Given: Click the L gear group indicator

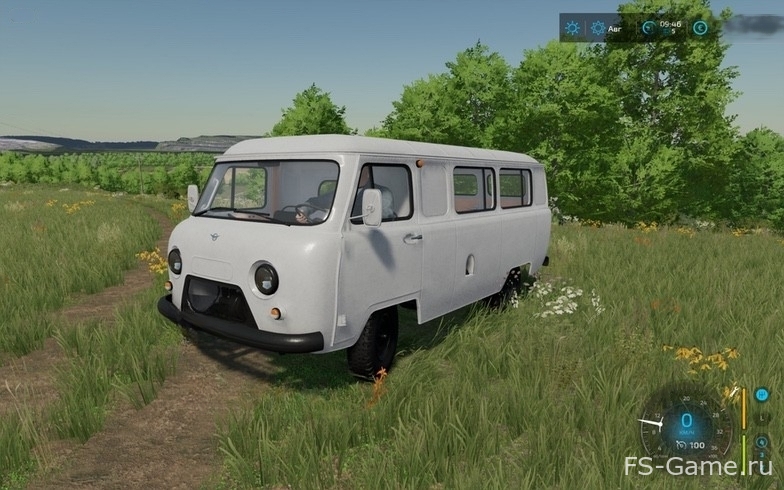Looking at the screenshot, I should click(x=761, y=419).
